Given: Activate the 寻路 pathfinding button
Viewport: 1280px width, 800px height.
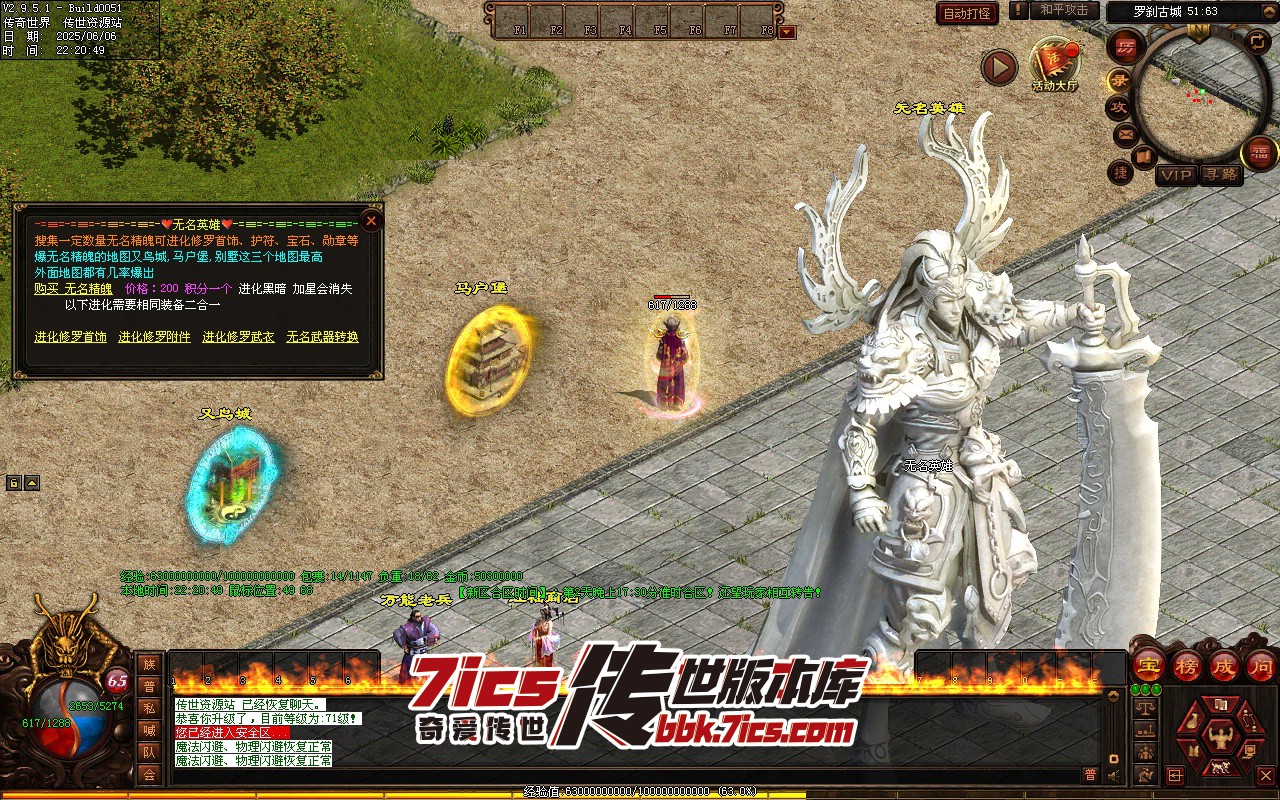Looking at the screenshot, I should (x=1220, y=175).
